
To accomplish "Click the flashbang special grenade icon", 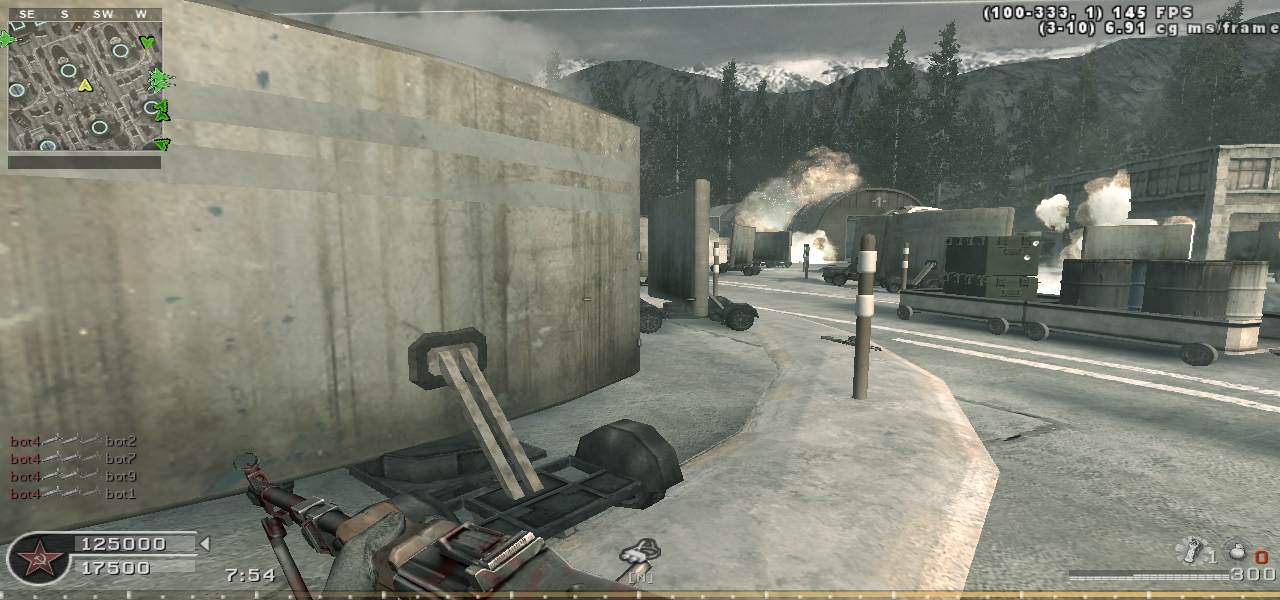I will (x=1192, y=549).
